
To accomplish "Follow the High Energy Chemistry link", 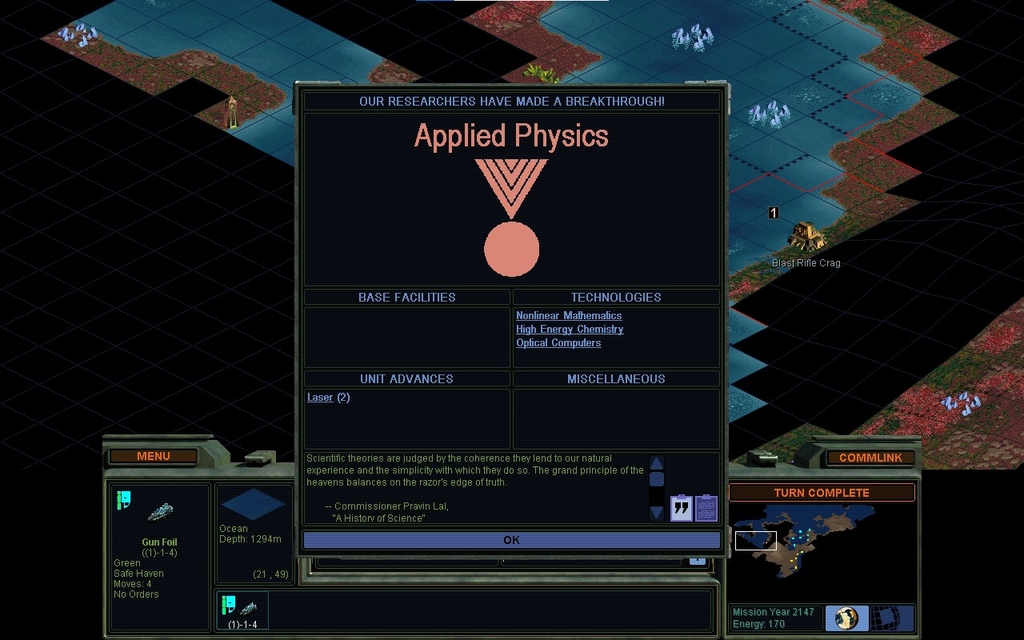I will 569,329.
